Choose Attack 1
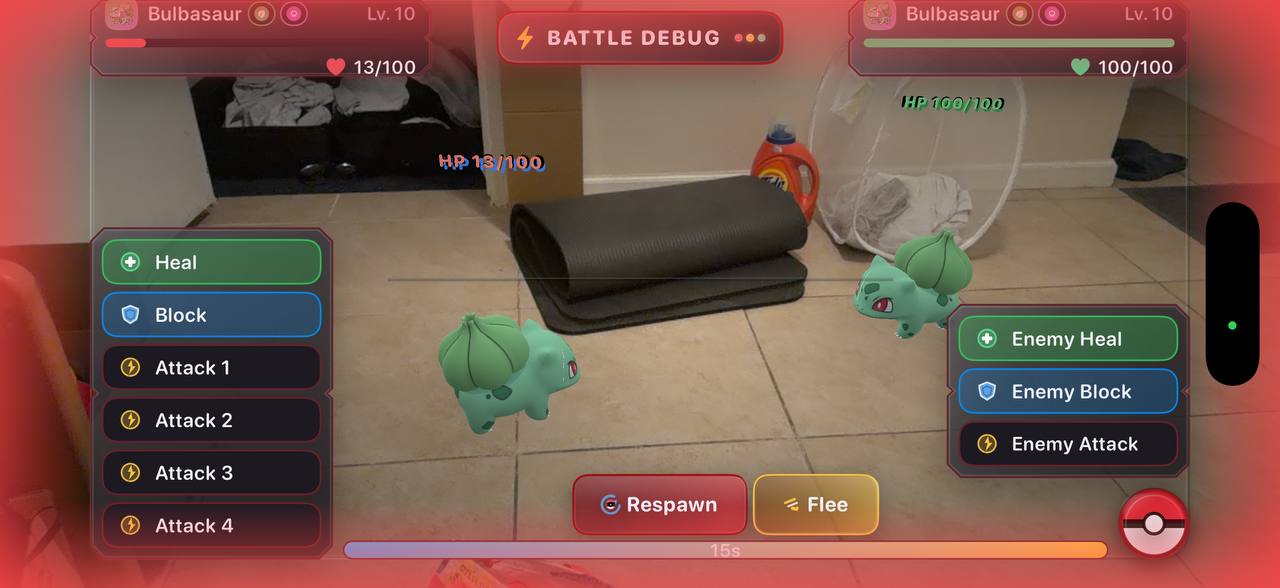Viewport: 1280px width, 588px height. tap(211, 368)
